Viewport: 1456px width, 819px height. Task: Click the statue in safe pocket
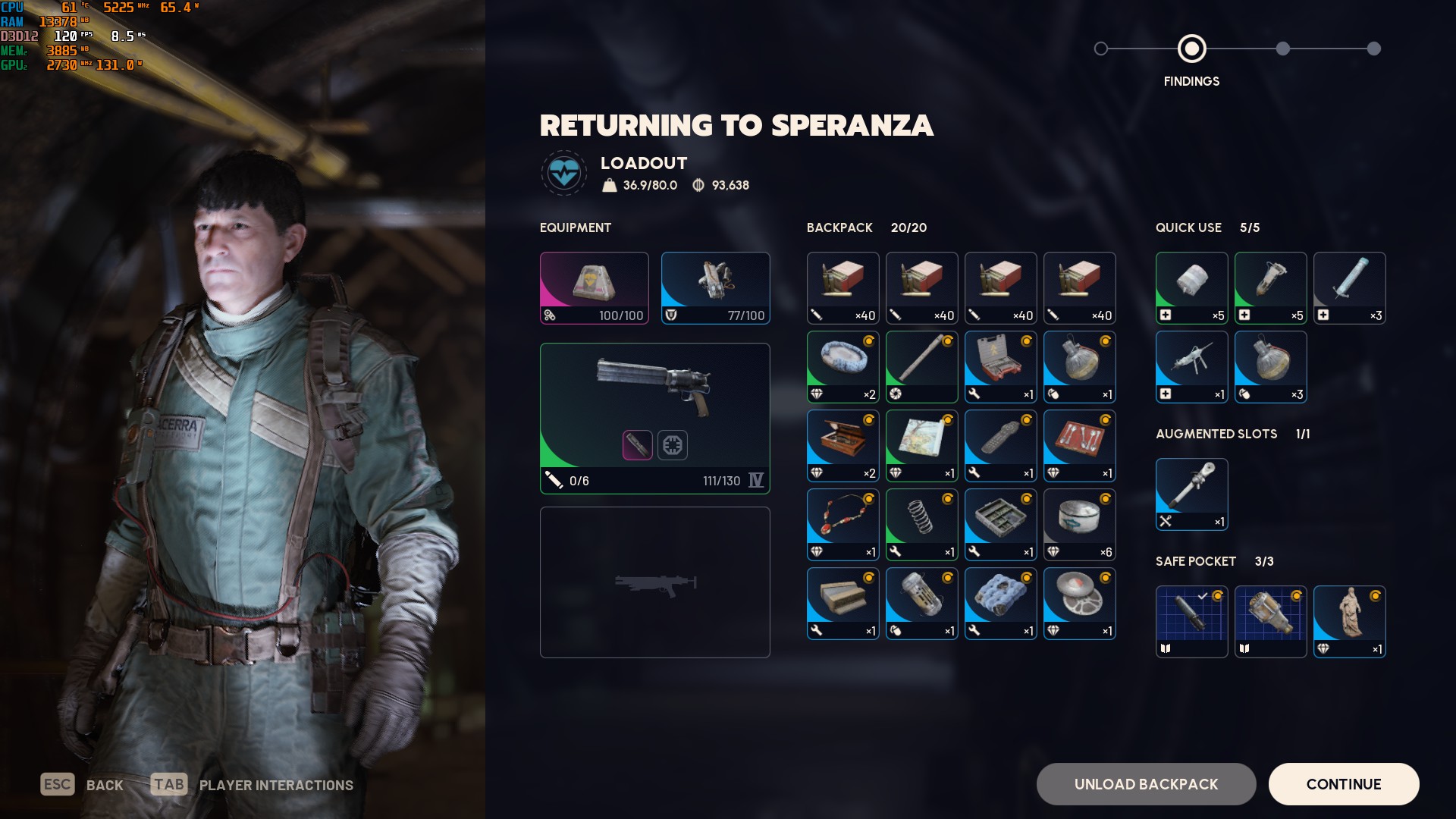tap(1349, 621)
